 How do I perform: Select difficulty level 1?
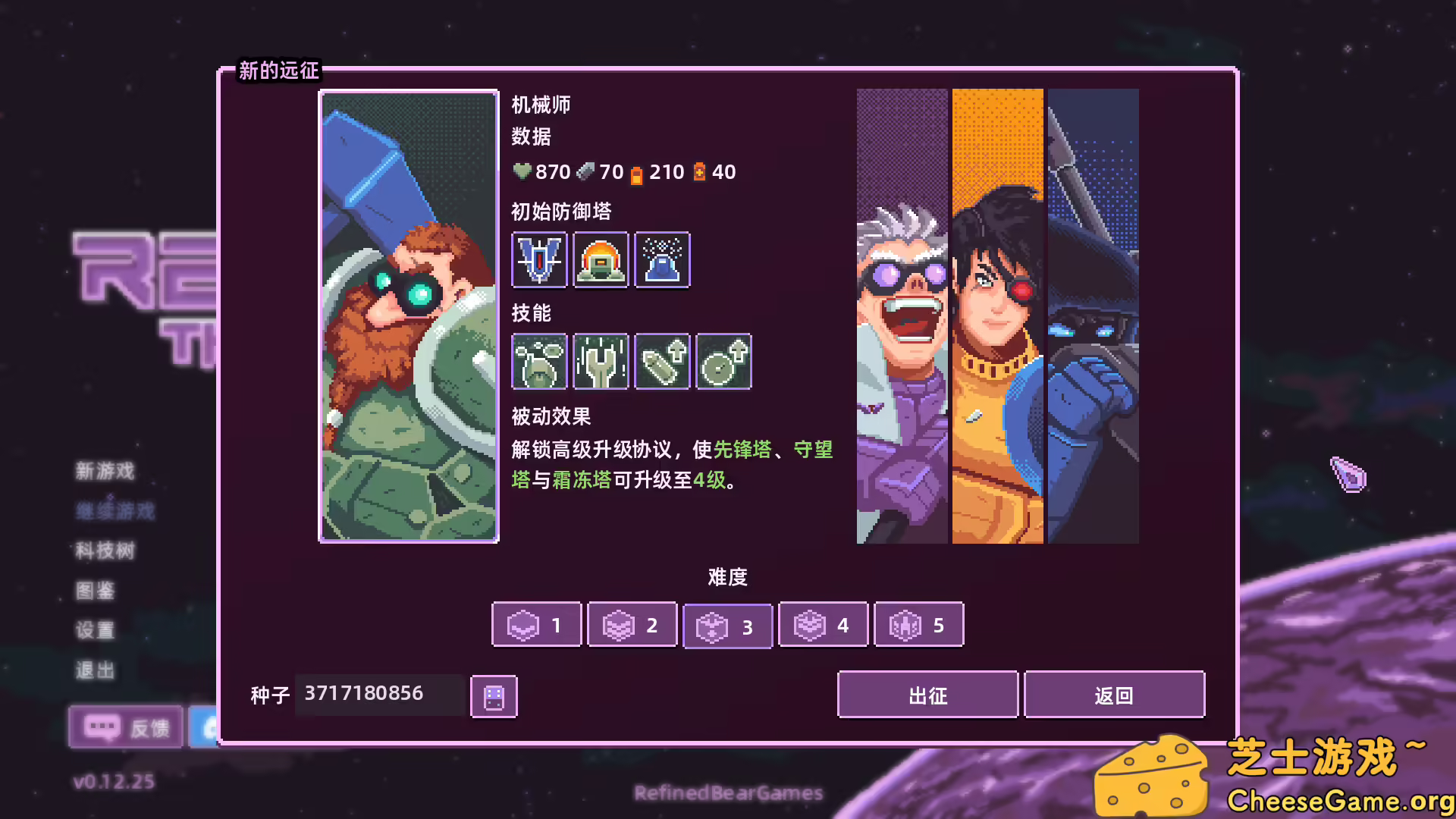pyautogui.click(x=536, y=625)
